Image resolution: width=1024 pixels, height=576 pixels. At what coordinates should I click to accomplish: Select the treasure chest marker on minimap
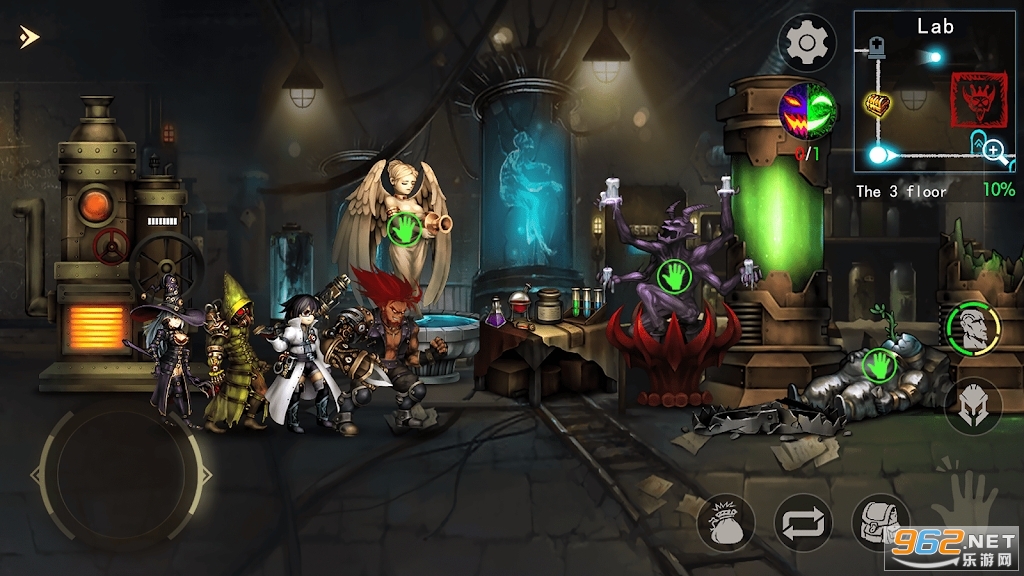tap(877, 104)
